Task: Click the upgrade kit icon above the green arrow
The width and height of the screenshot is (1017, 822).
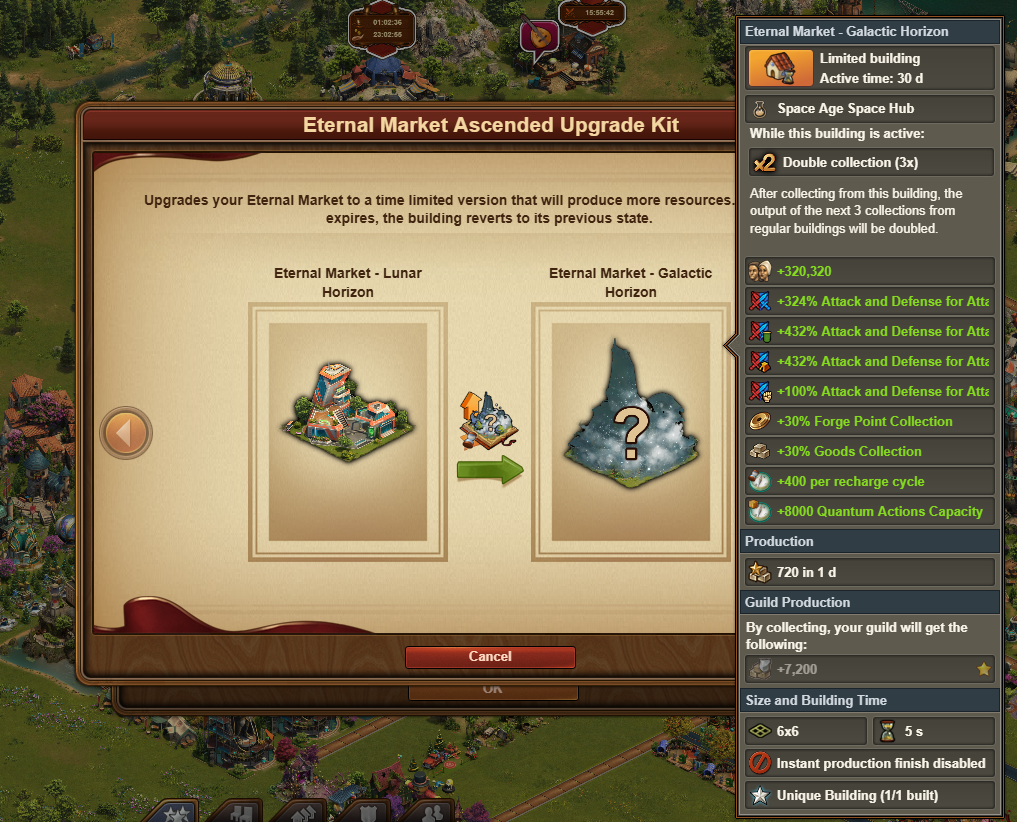Action: [487, 420]
